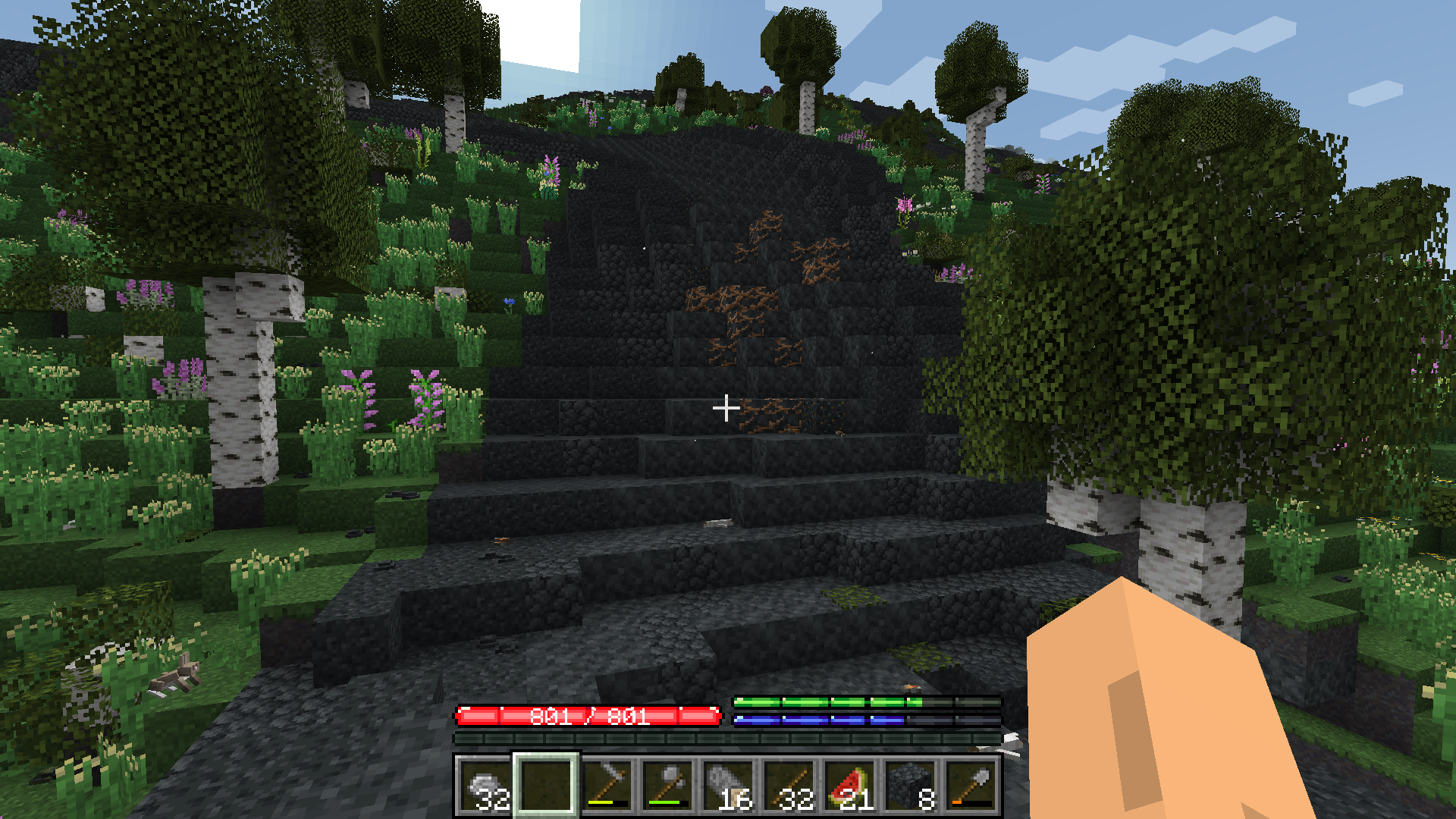This screenshot has width=1456, height=819.
Task: Select the birch log stack of 16
Action: (x=728, y=785)
